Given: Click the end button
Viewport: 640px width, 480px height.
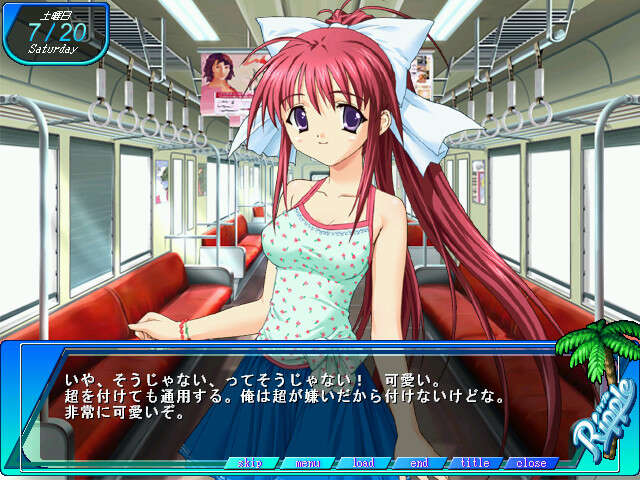Looking at the screenshot, I should click(419, 463).
